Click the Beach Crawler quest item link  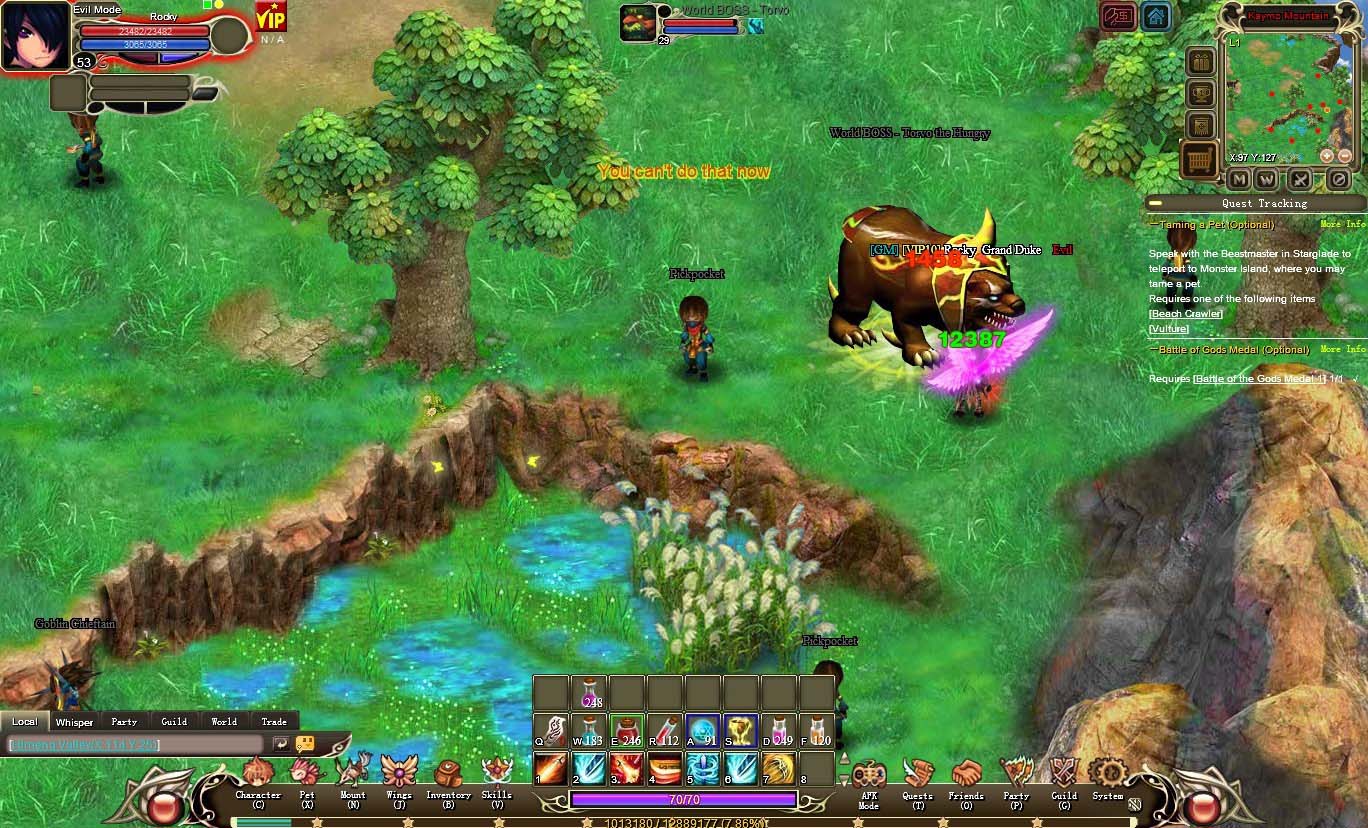click(x=1186, y=314)
